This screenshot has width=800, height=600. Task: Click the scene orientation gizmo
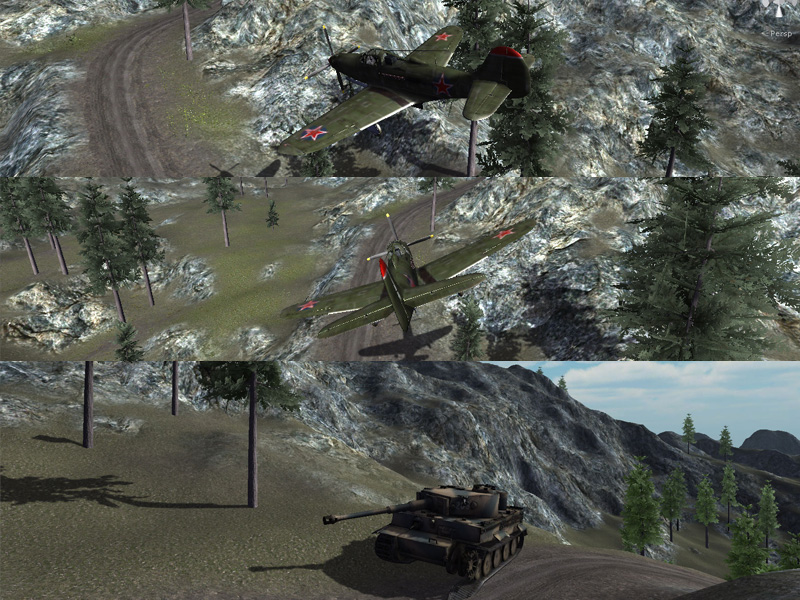[x=778, y=13]
